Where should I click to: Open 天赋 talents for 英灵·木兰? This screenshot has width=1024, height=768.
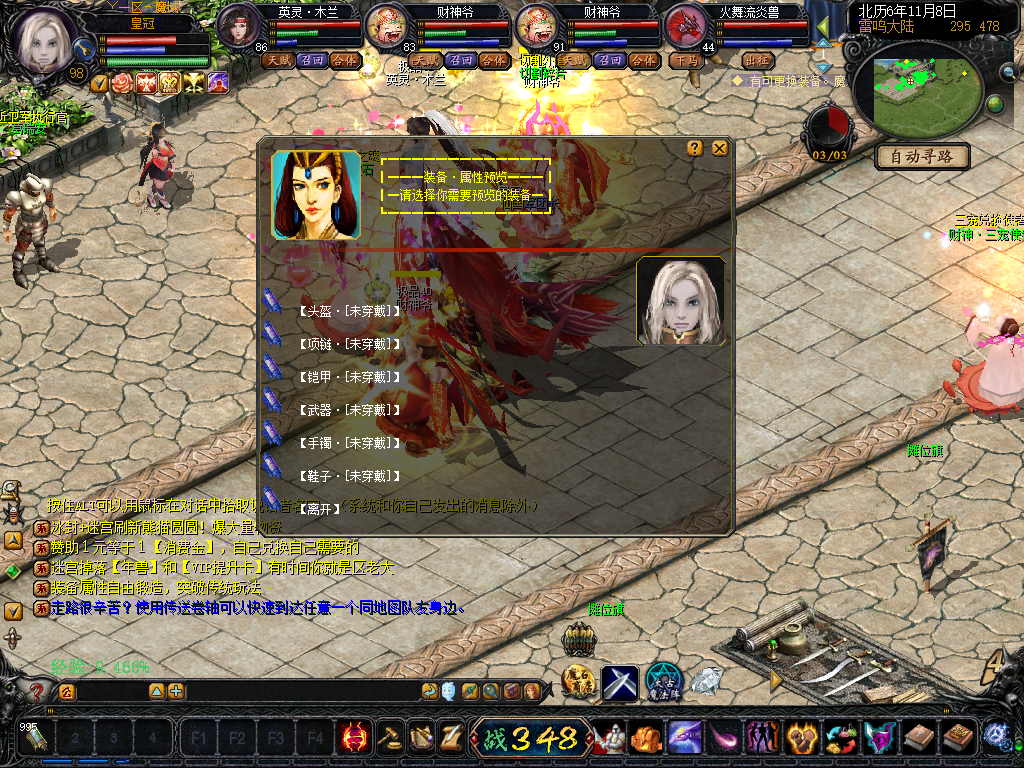[276, 60]
